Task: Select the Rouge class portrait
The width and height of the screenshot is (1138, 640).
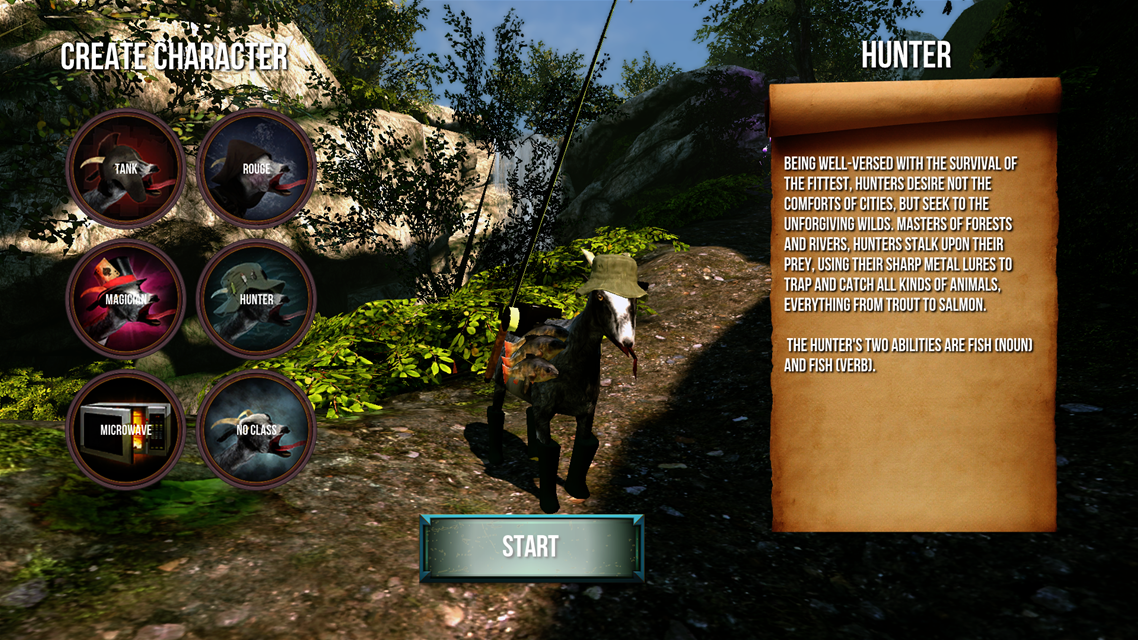Action: [x=256, y=169]
